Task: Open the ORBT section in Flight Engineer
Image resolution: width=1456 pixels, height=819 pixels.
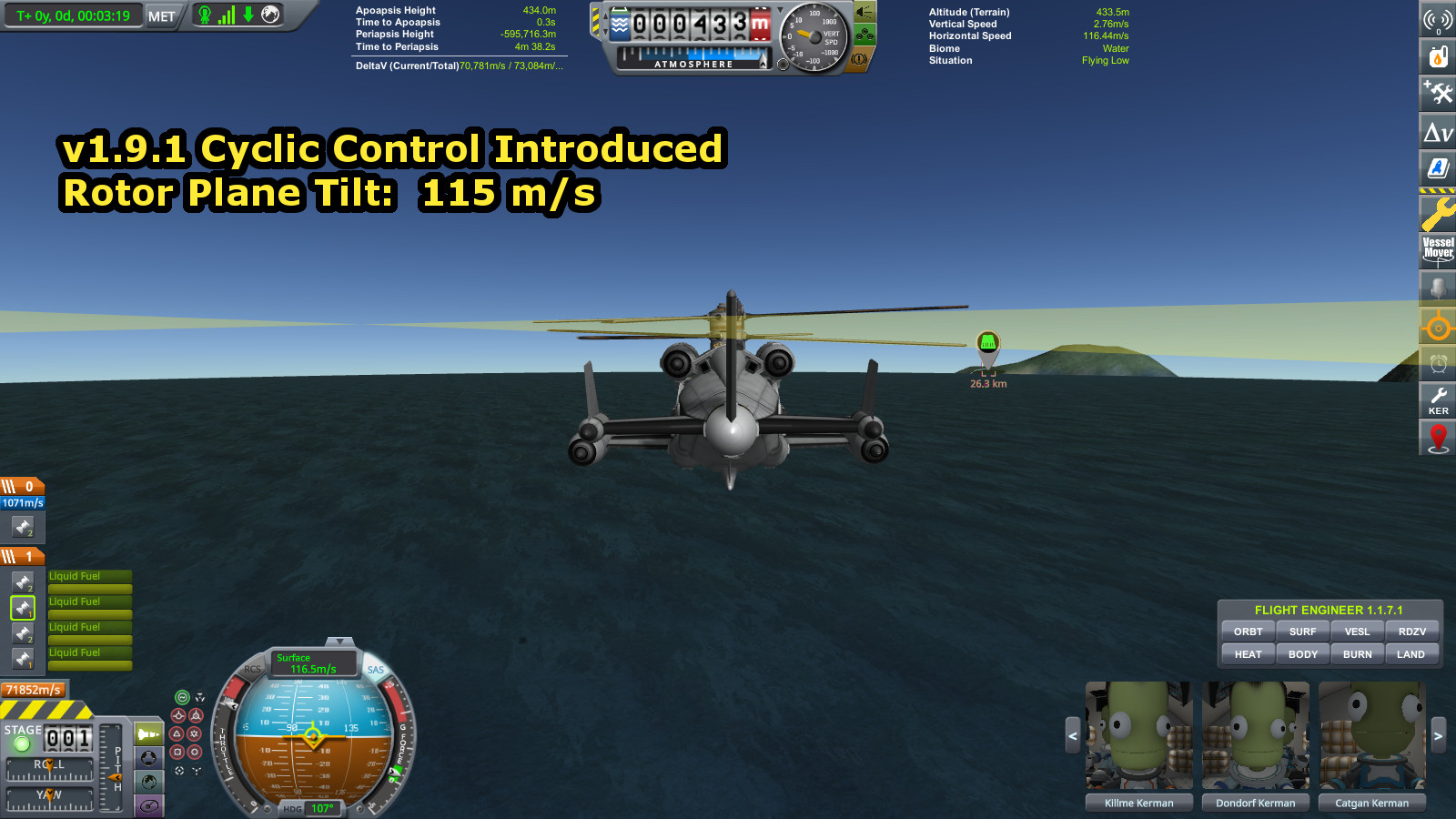Action: tap(1248, 632)
